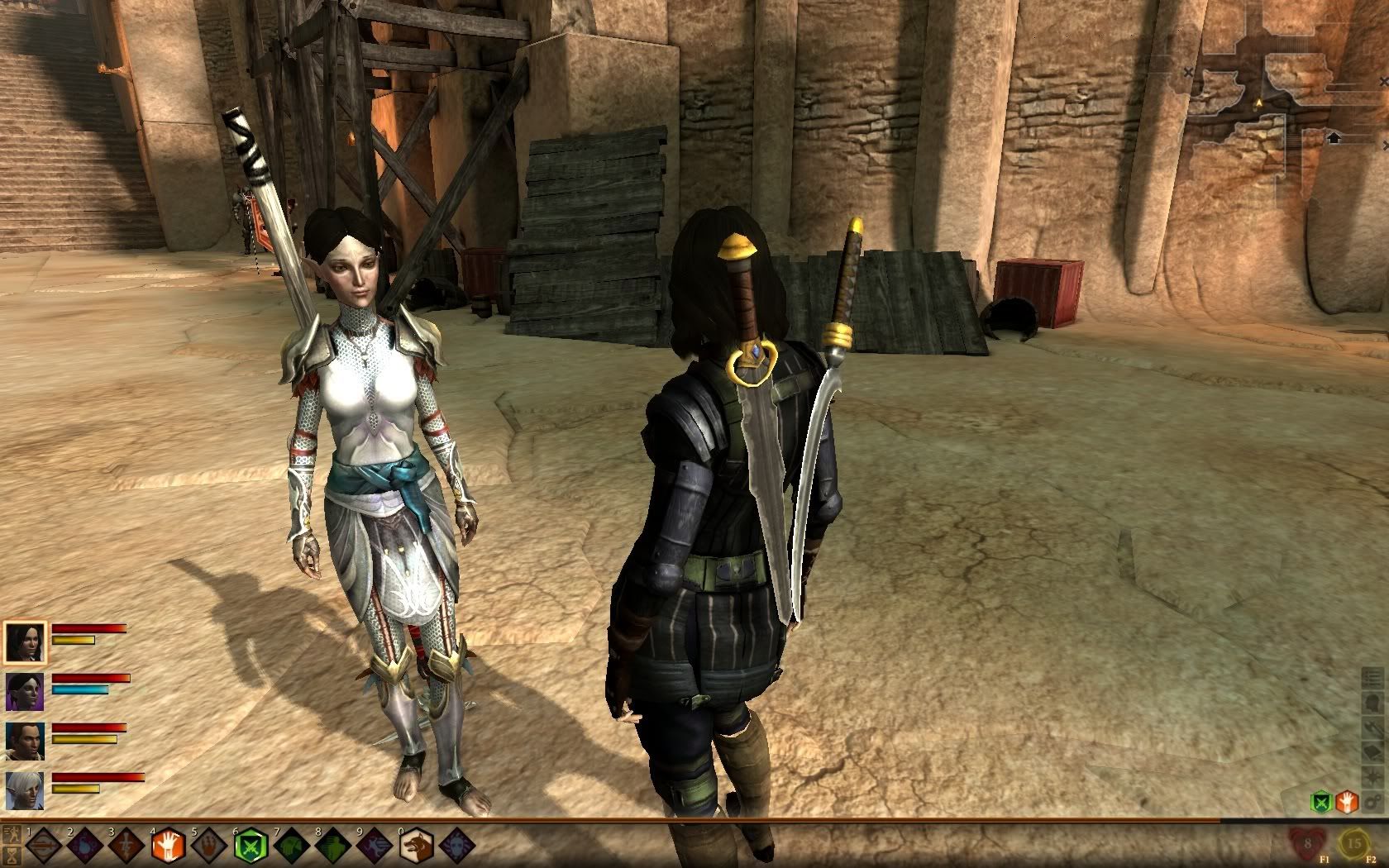Trigger the flask ability in slot 2
Image resolution: width=1389 pixels, height=868 pixels.
point(84,847)
